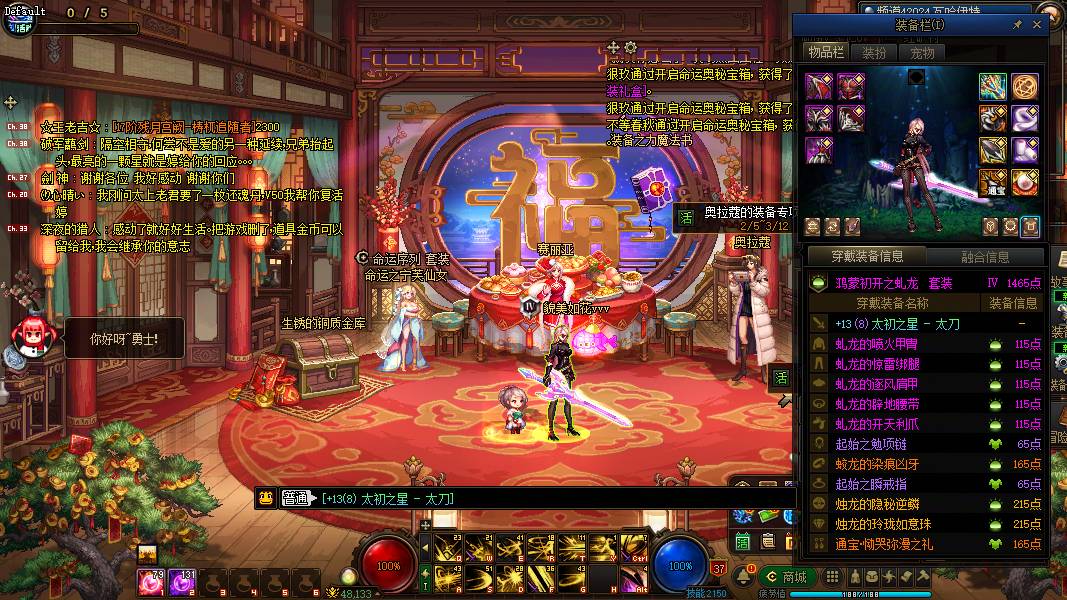Select the 物品栏 tab

826,52
